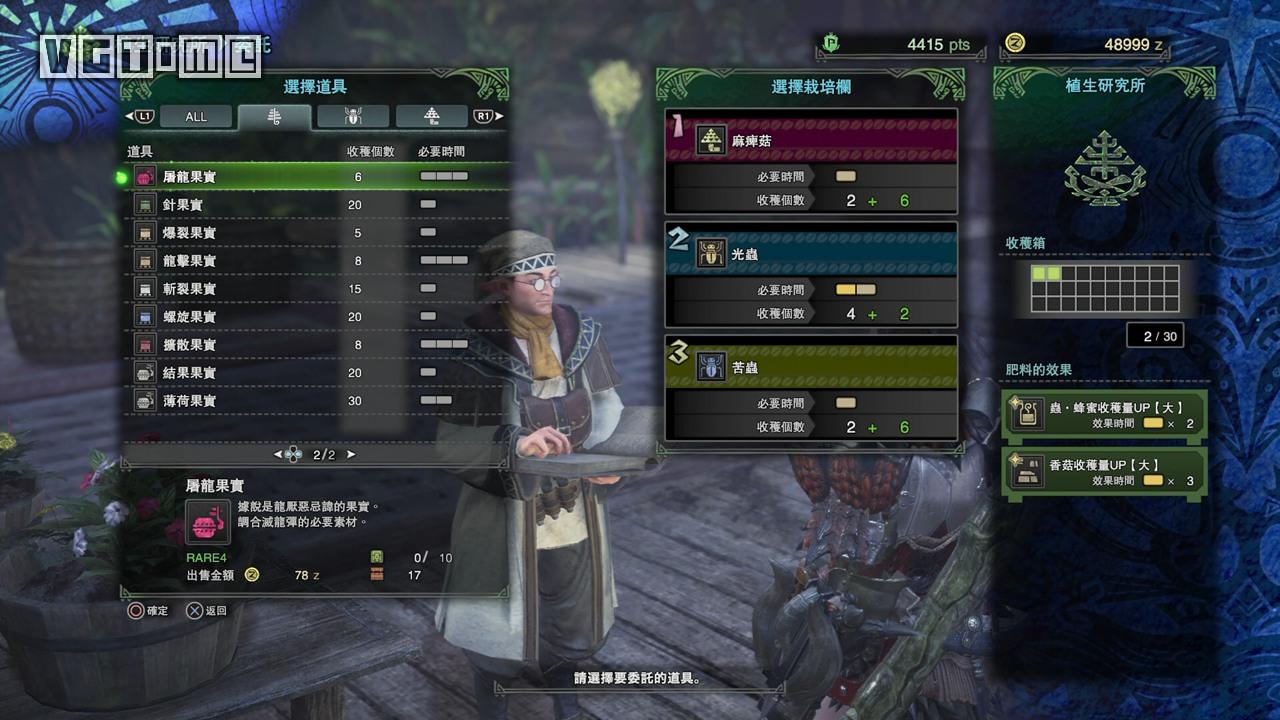Open the 收穫箱 harvest box grid
The height and width of the screenshot is (720, 1280).
(x=1105, y=288)
